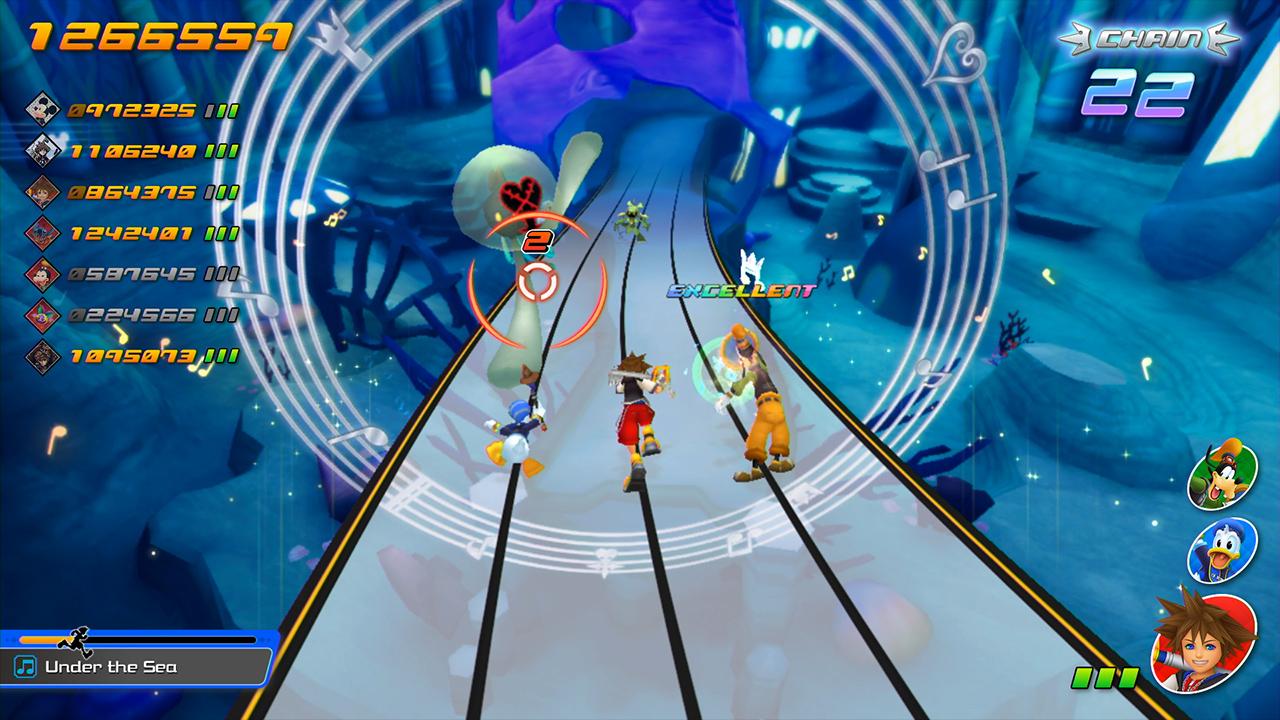
Task: Select Goofy's party portrait
Action: (1222, 475)
